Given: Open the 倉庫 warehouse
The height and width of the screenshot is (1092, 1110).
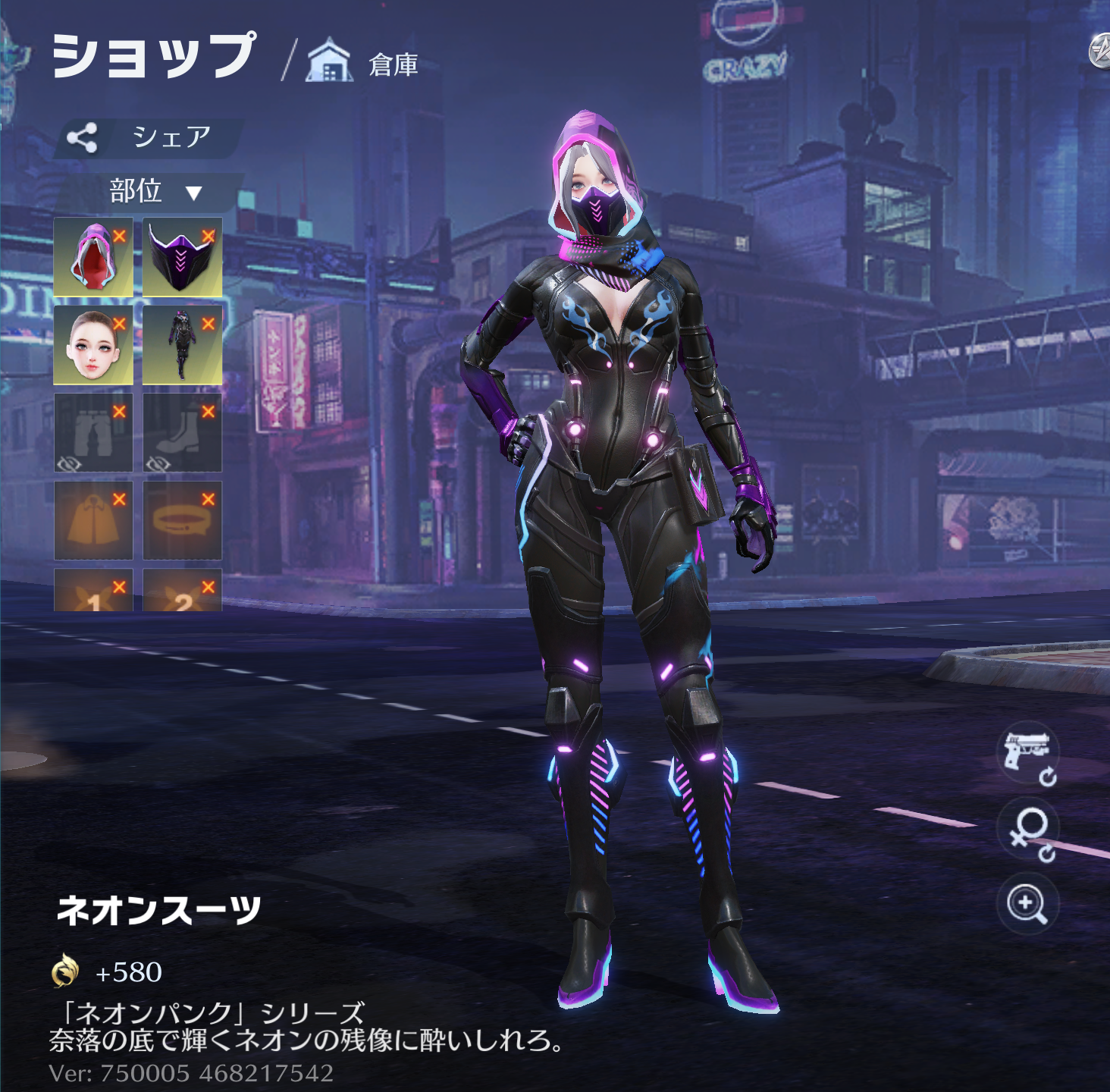Looking at the screenshot, I should 364,64.
